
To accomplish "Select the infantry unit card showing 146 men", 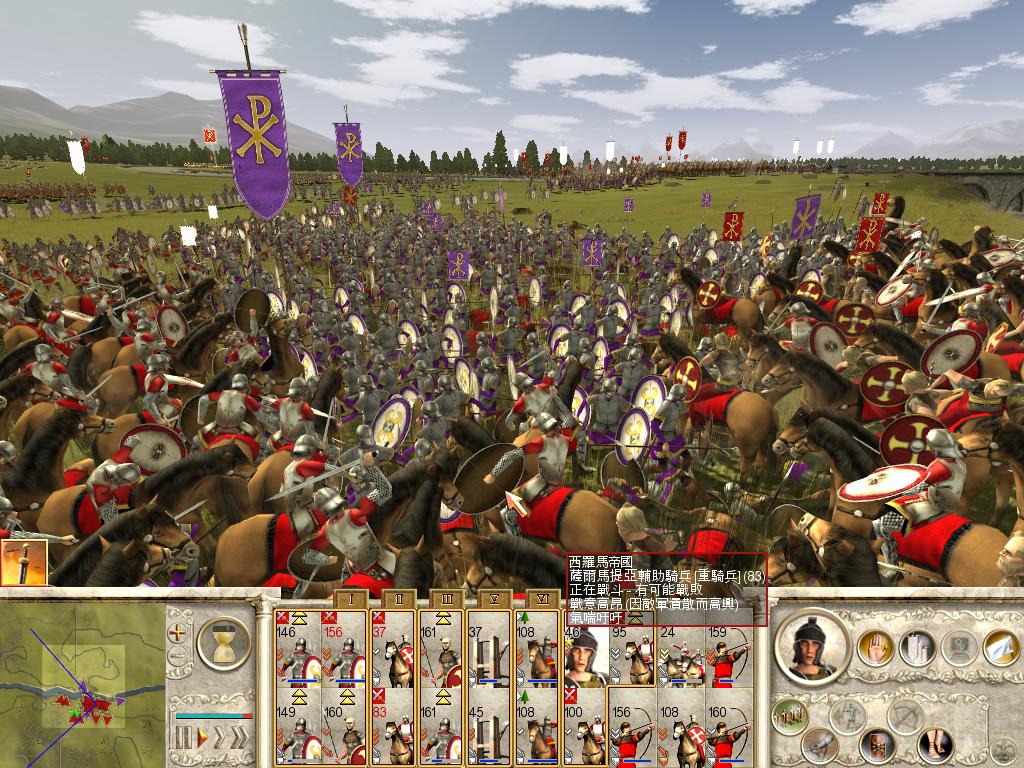I will click(296, 655).
